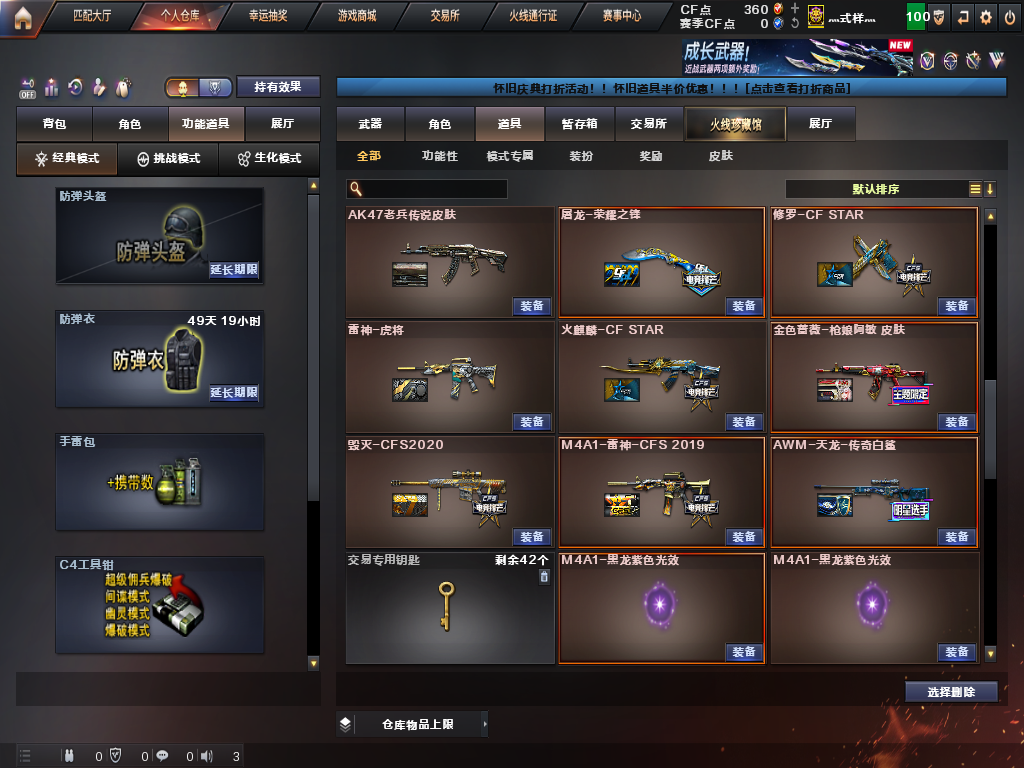
Task: Open the 匹配大厅 lobby tab
Action: (x=92, y=16)
